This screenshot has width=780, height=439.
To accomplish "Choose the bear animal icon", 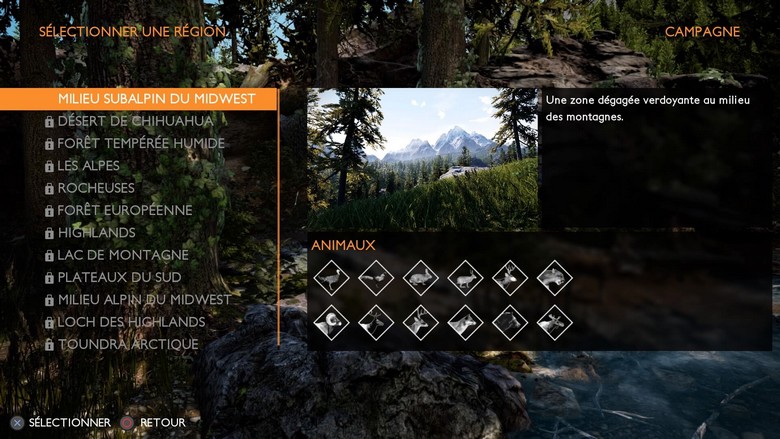I will click(510, 322).
